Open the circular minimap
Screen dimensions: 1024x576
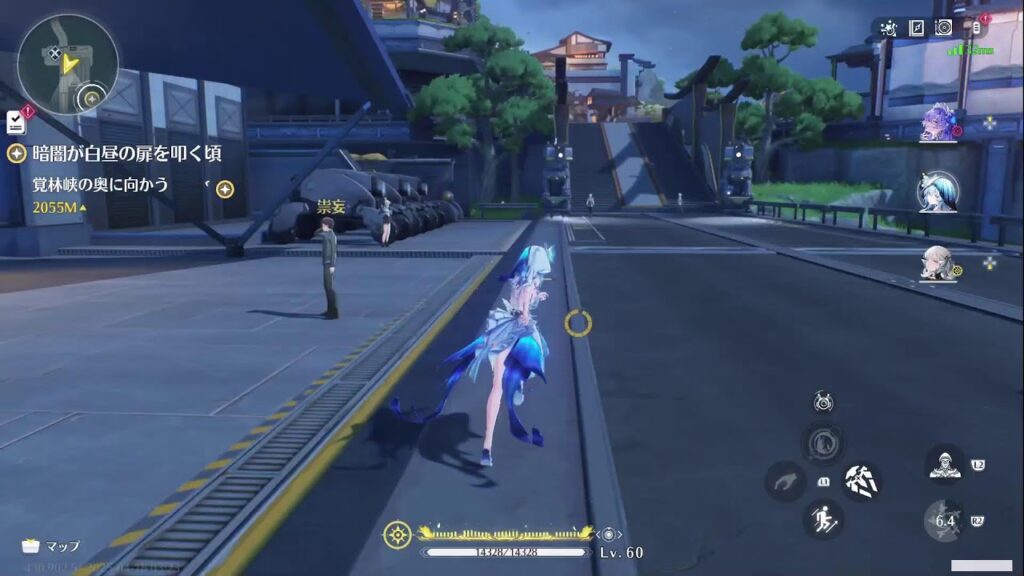pyautogui.click(x=67, y=65)
